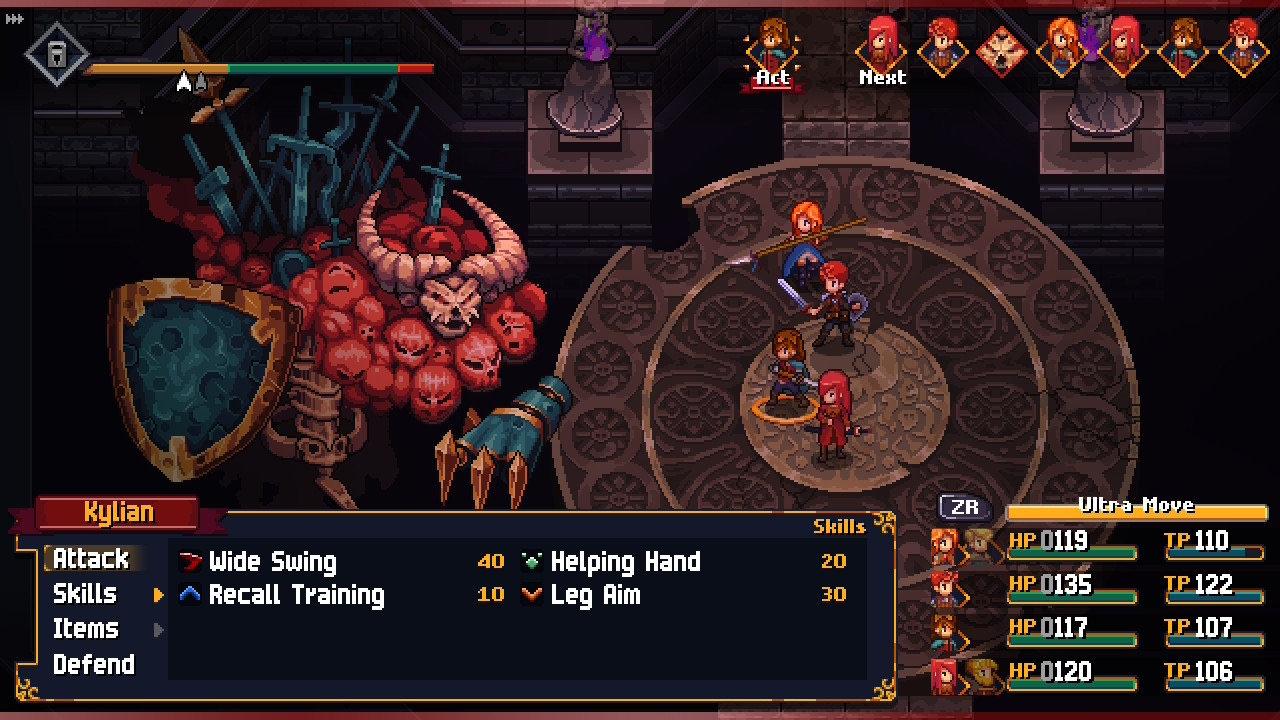Click the Act turn order portrait
This screenshot has width=1280, height=720.
point(771,50)
